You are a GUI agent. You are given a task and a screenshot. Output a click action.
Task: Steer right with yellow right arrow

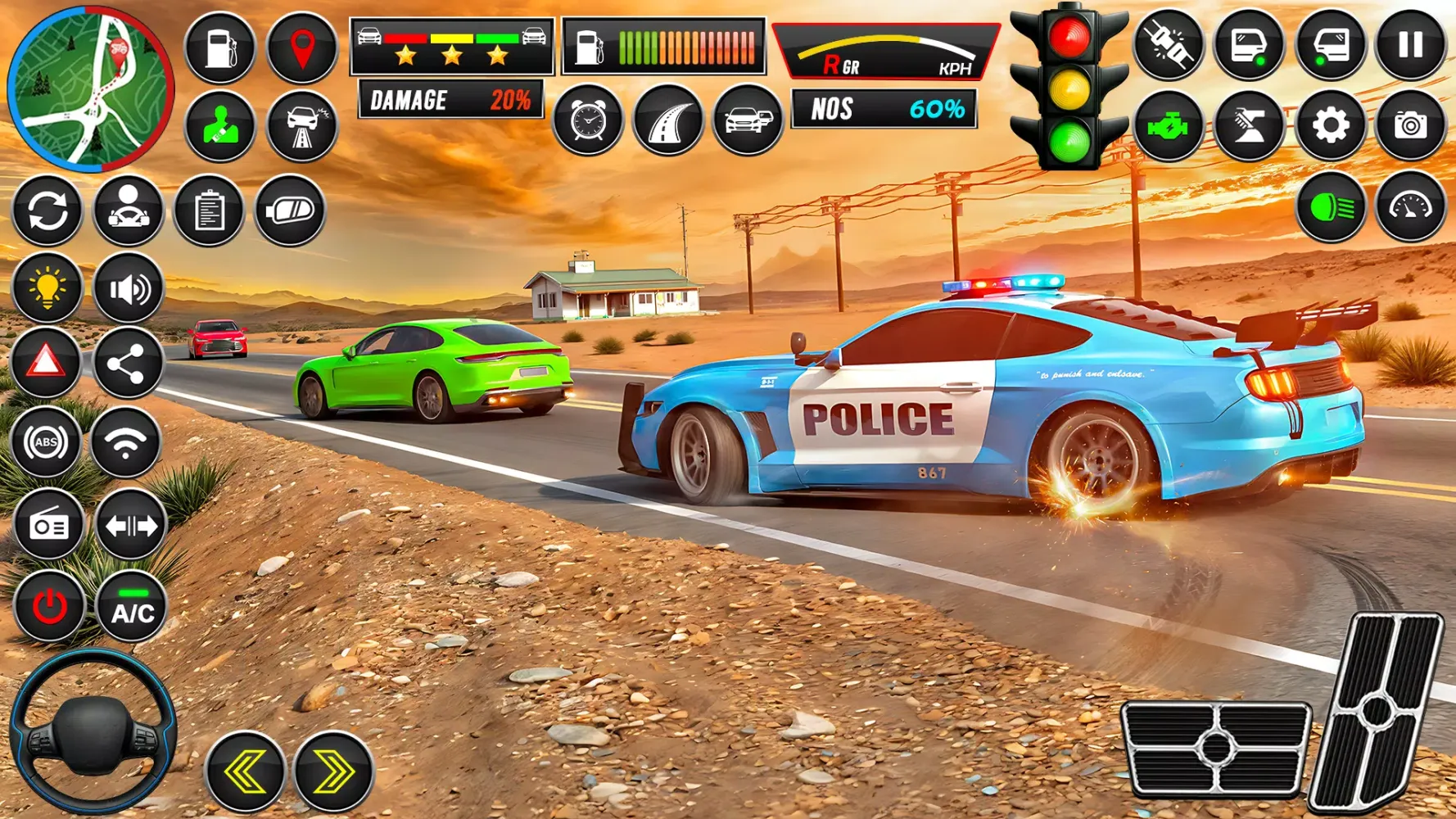[333, 771]
